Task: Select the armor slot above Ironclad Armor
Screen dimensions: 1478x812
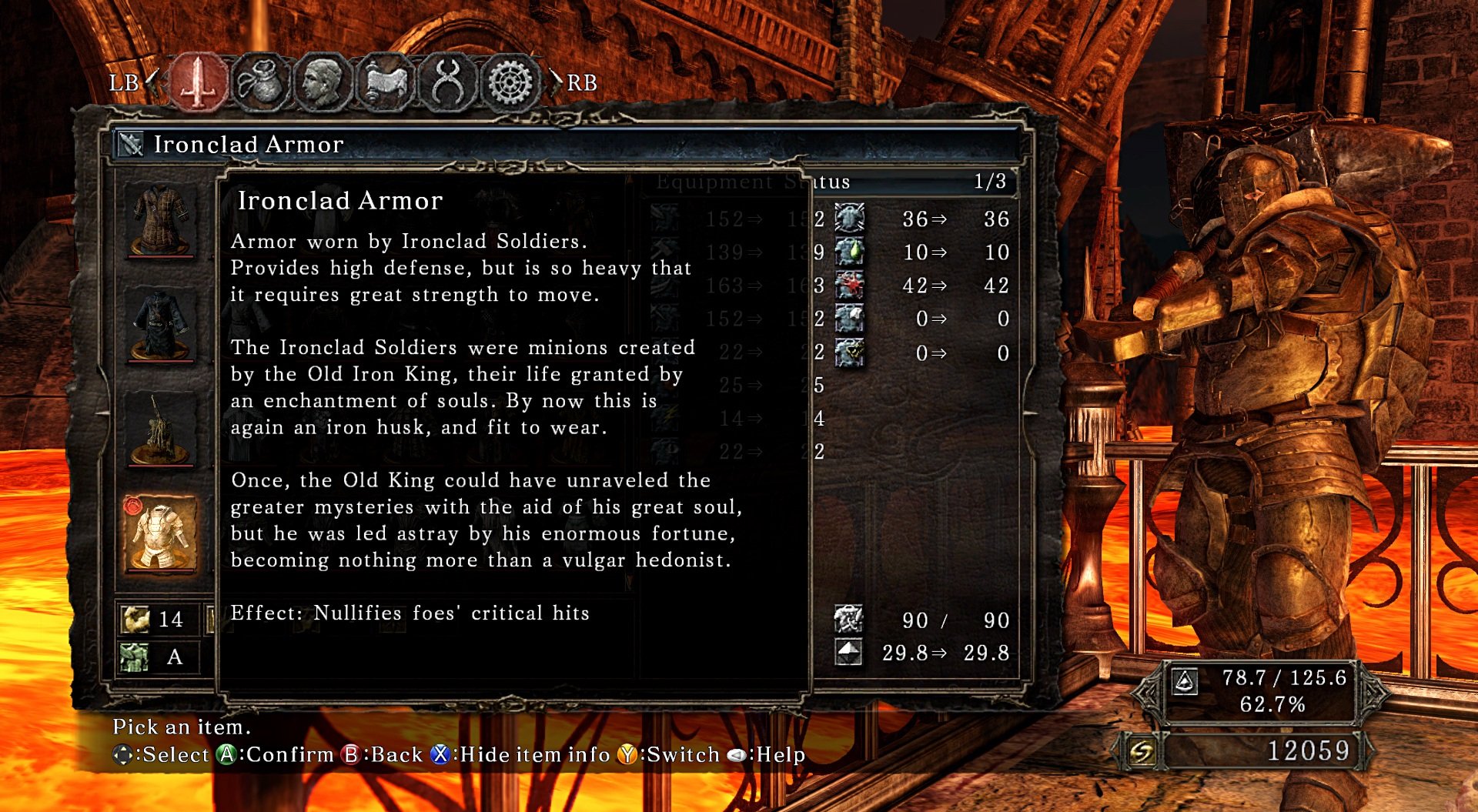Action: (x=161, y=429)
